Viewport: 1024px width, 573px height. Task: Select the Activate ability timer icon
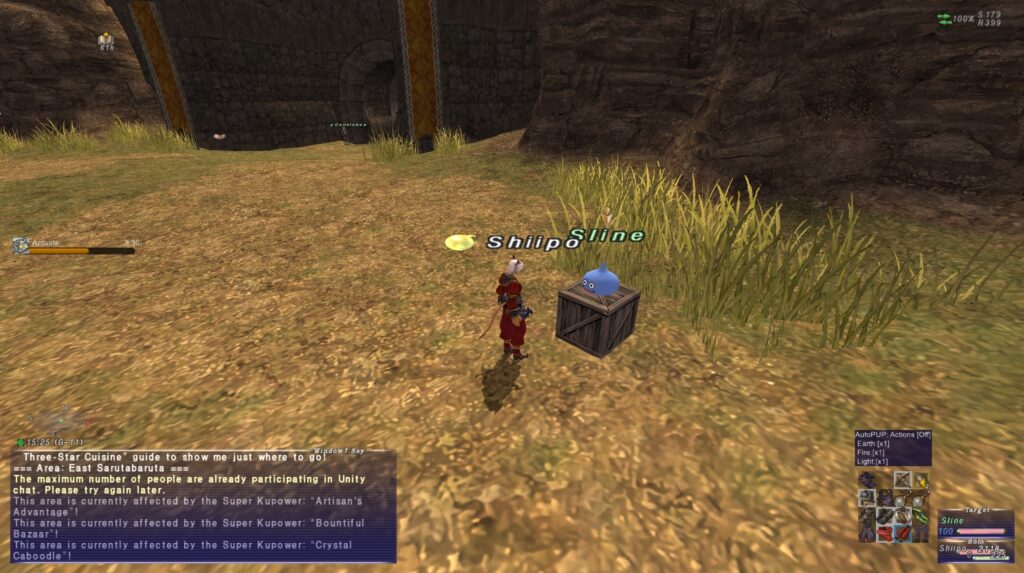tap(20, 245)
